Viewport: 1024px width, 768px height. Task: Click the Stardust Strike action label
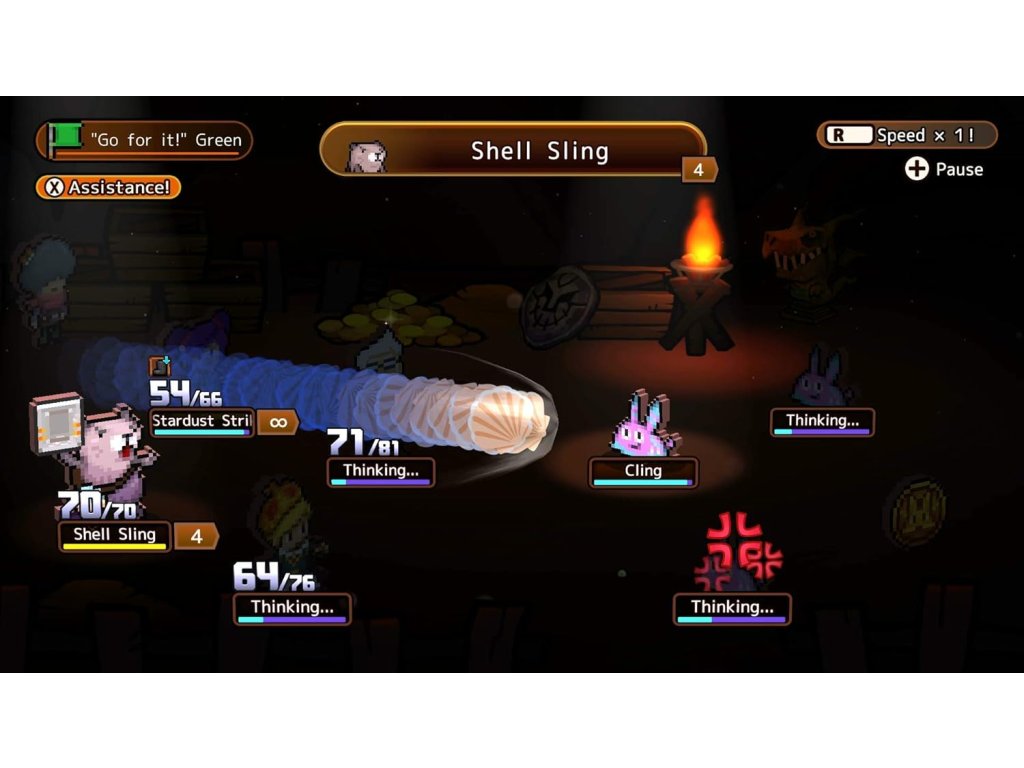click(x=202, y=422)
